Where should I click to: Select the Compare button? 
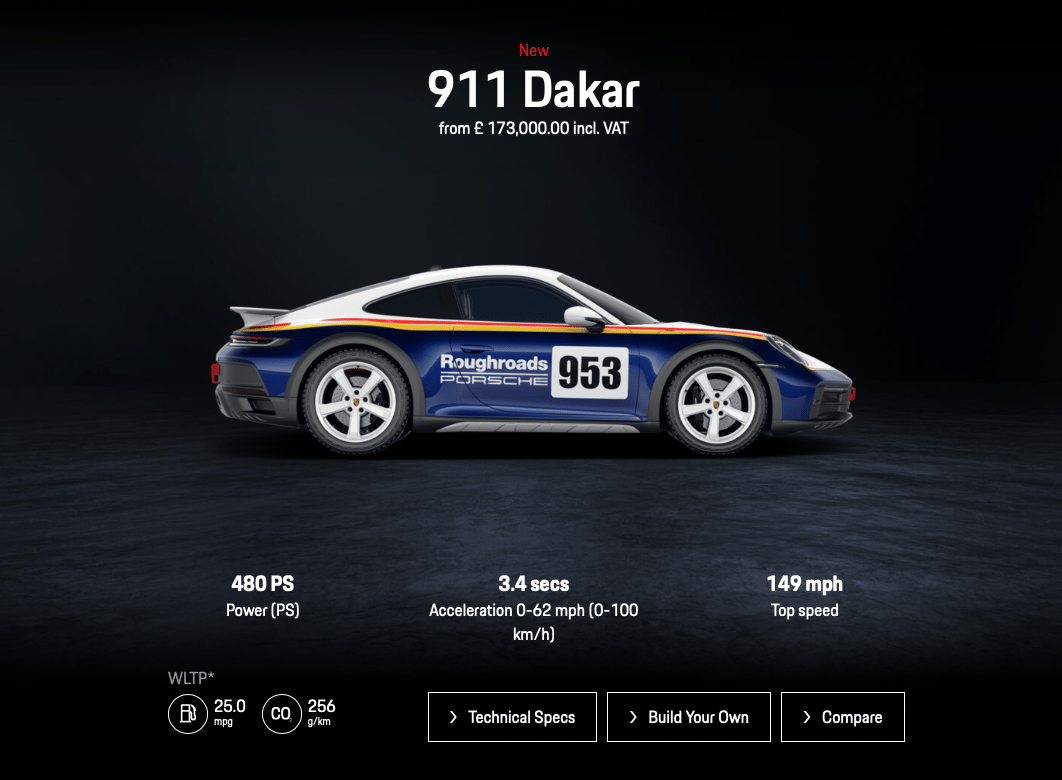(x=842, y=717)
